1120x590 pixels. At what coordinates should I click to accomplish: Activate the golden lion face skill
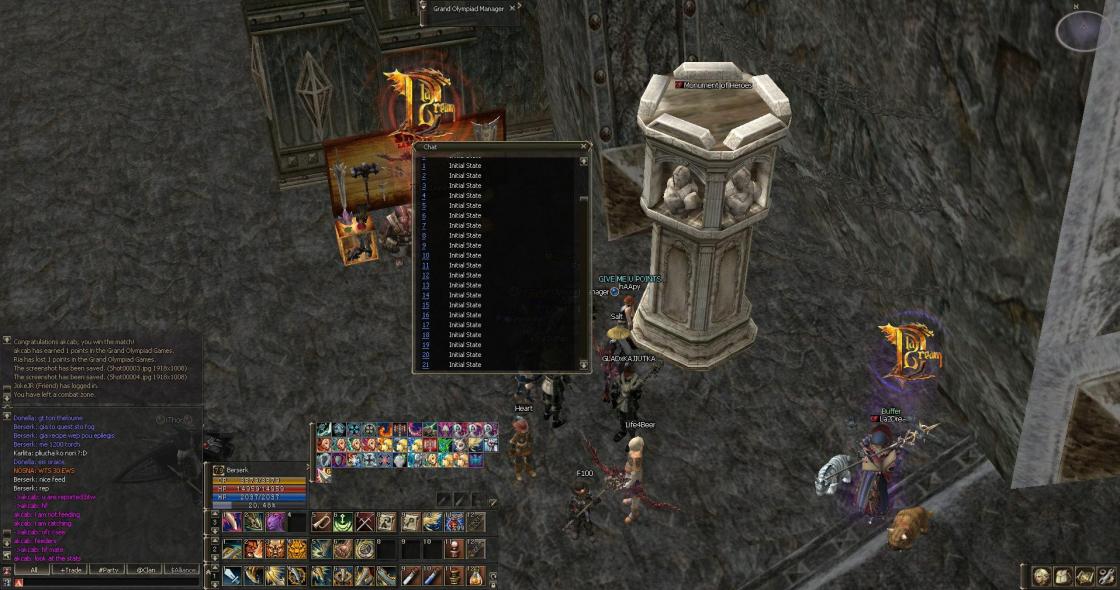pos(298,548)
